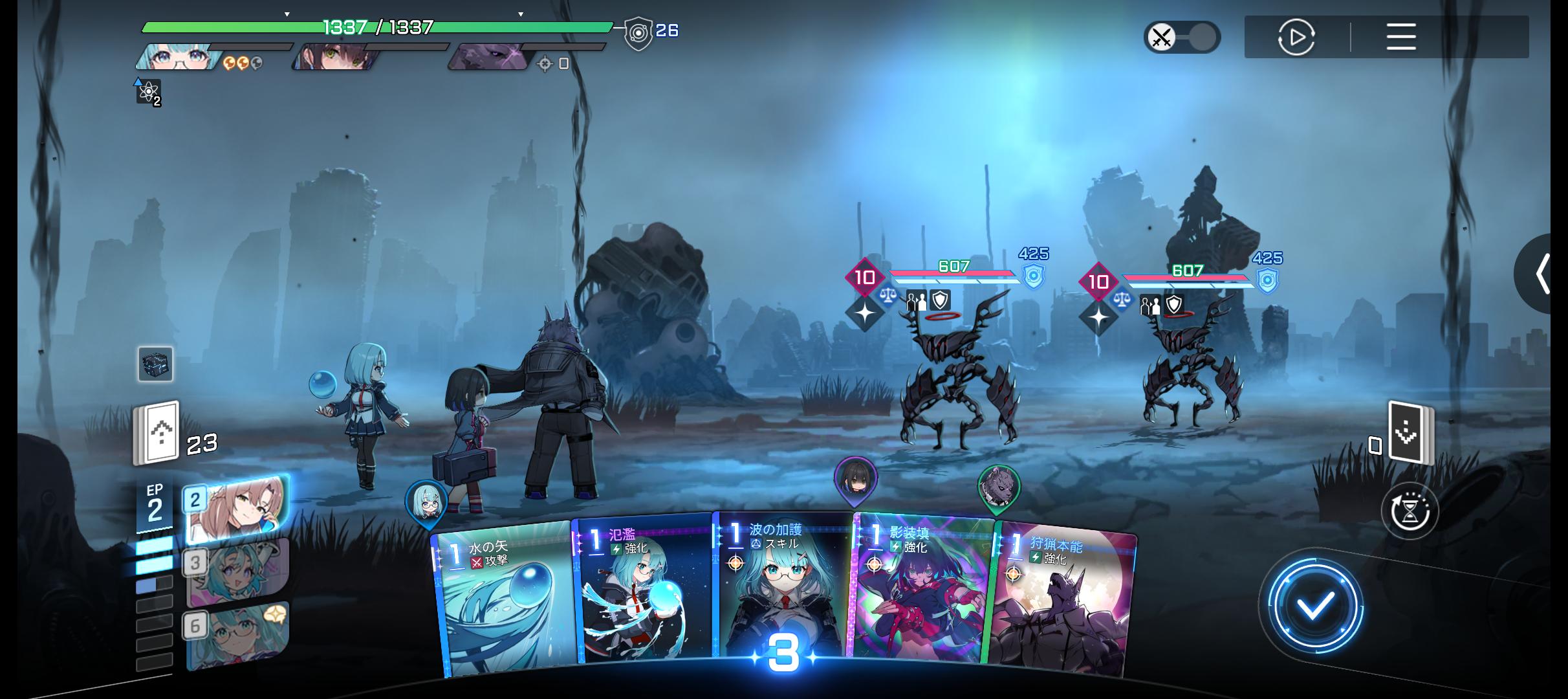1568x699 pixels.
Task: Activate the battle speed playback button
Action: (1296, 38)
